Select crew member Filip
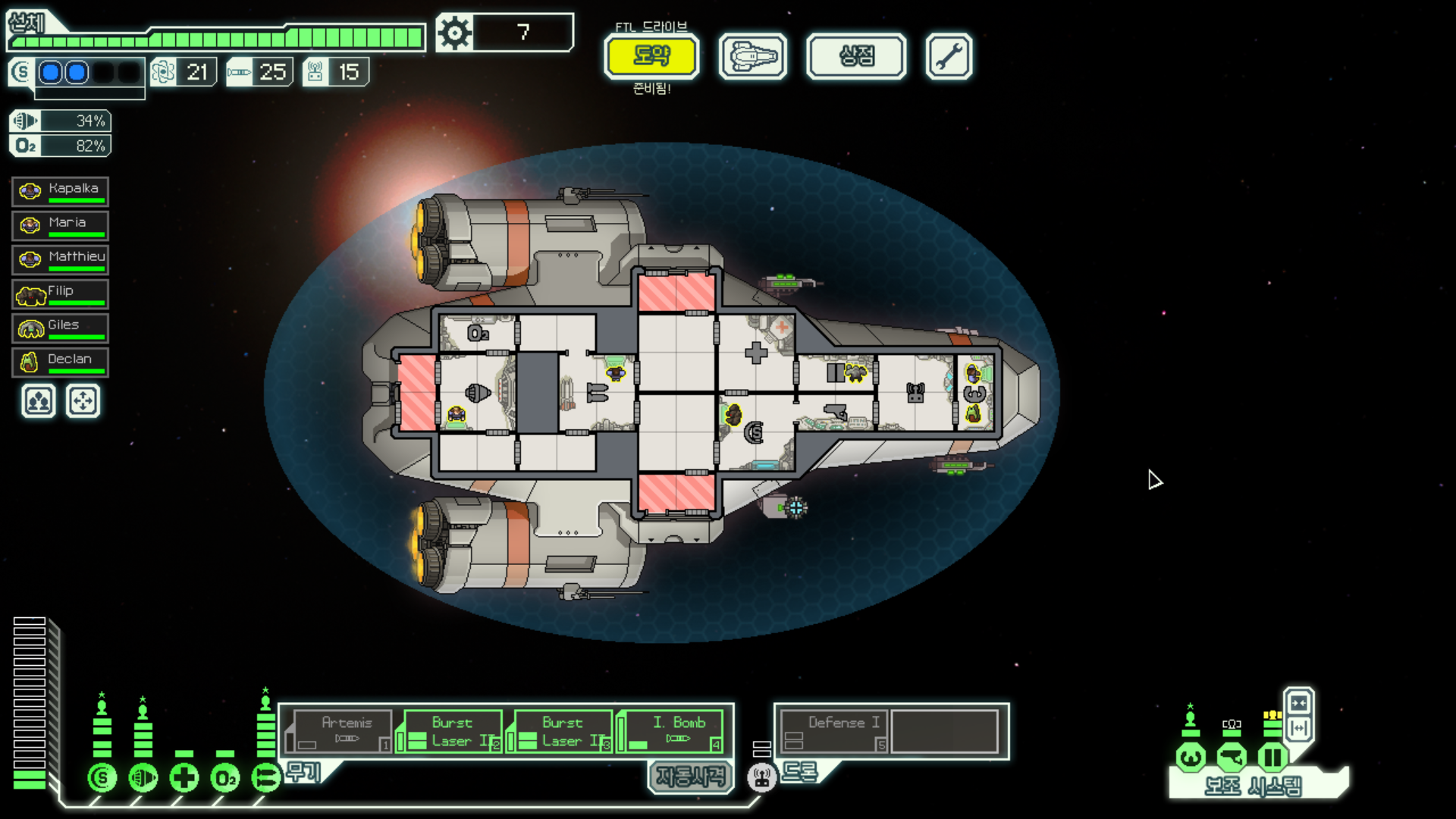 point(61,293)
